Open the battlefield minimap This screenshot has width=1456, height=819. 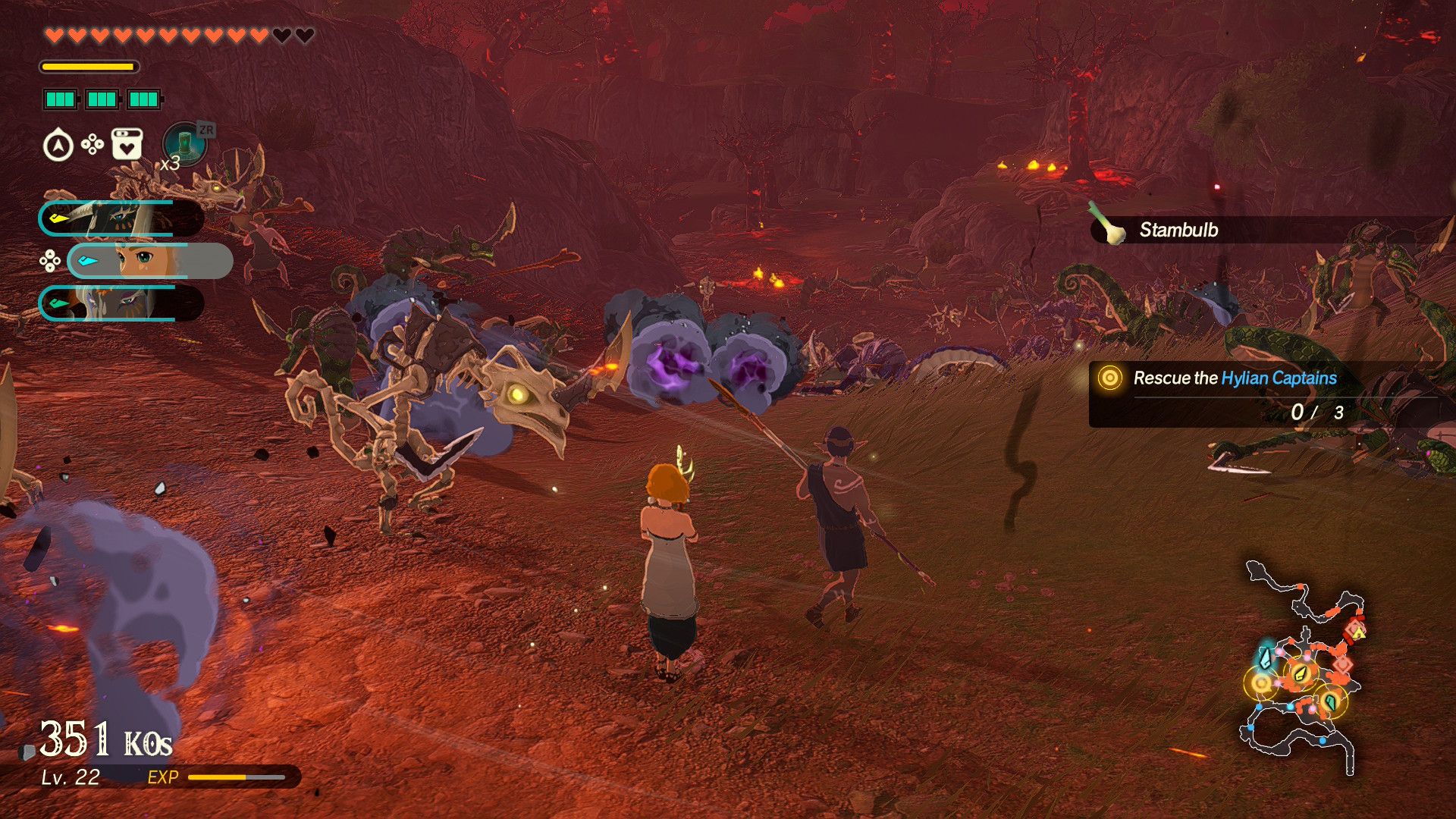point(1301,667)
